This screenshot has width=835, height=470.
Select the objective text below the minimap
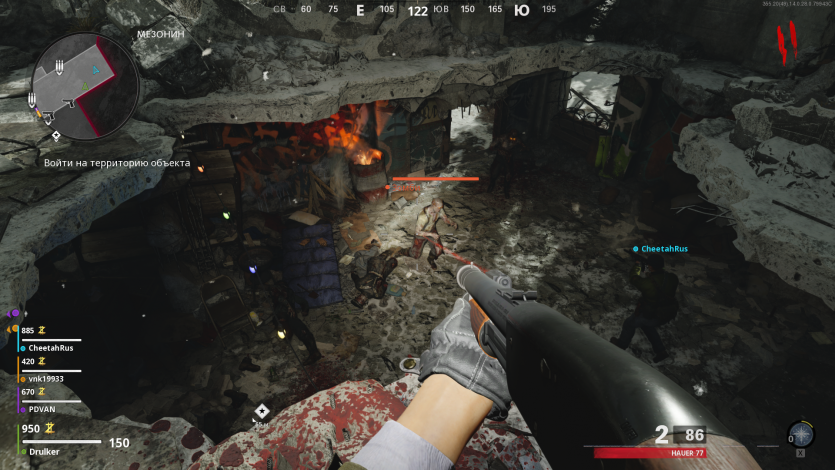[x=116, y=163]
